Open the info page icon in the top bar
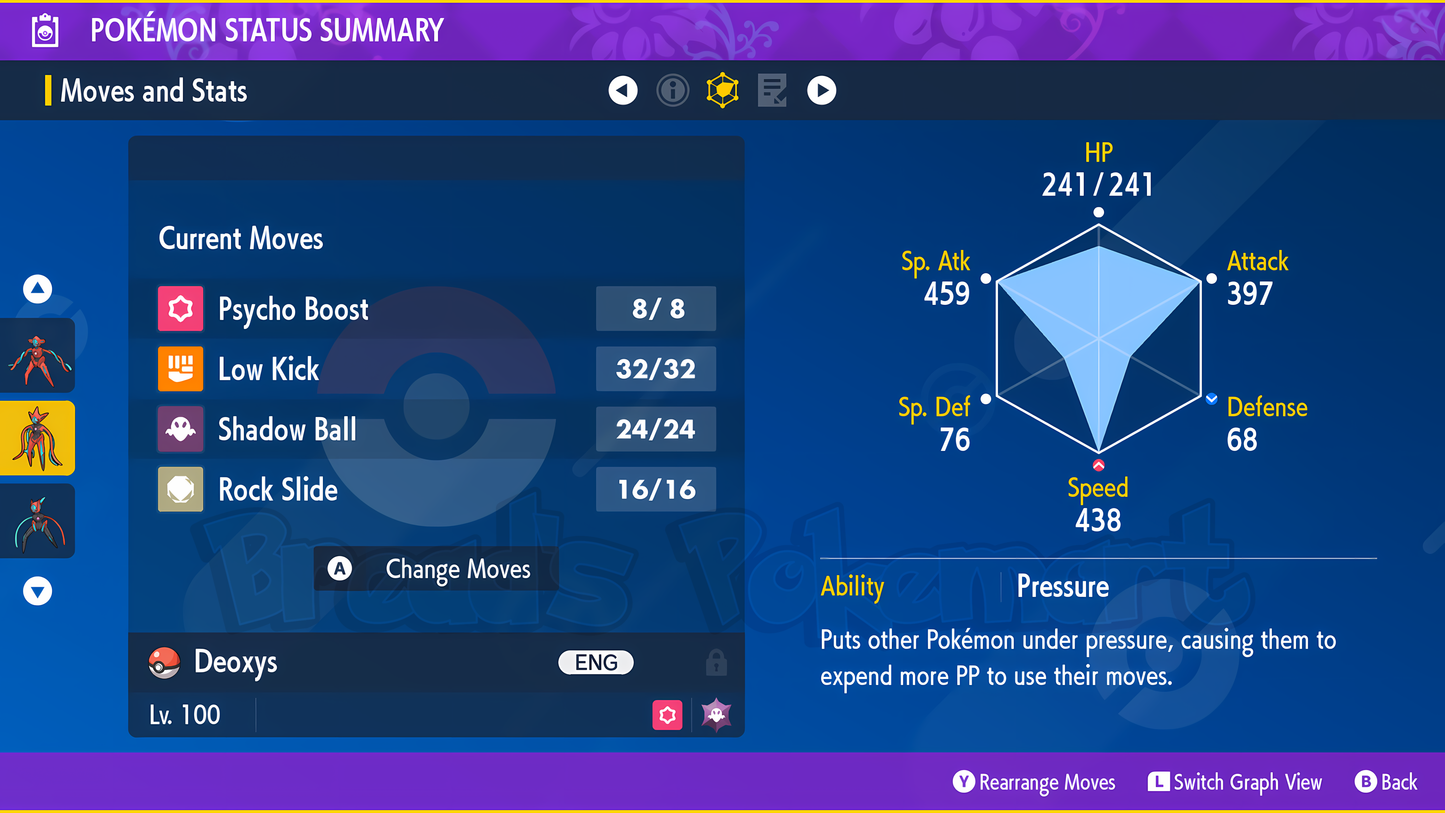Viewport: 1445px width, 813px height. click(x=672, y=90)
